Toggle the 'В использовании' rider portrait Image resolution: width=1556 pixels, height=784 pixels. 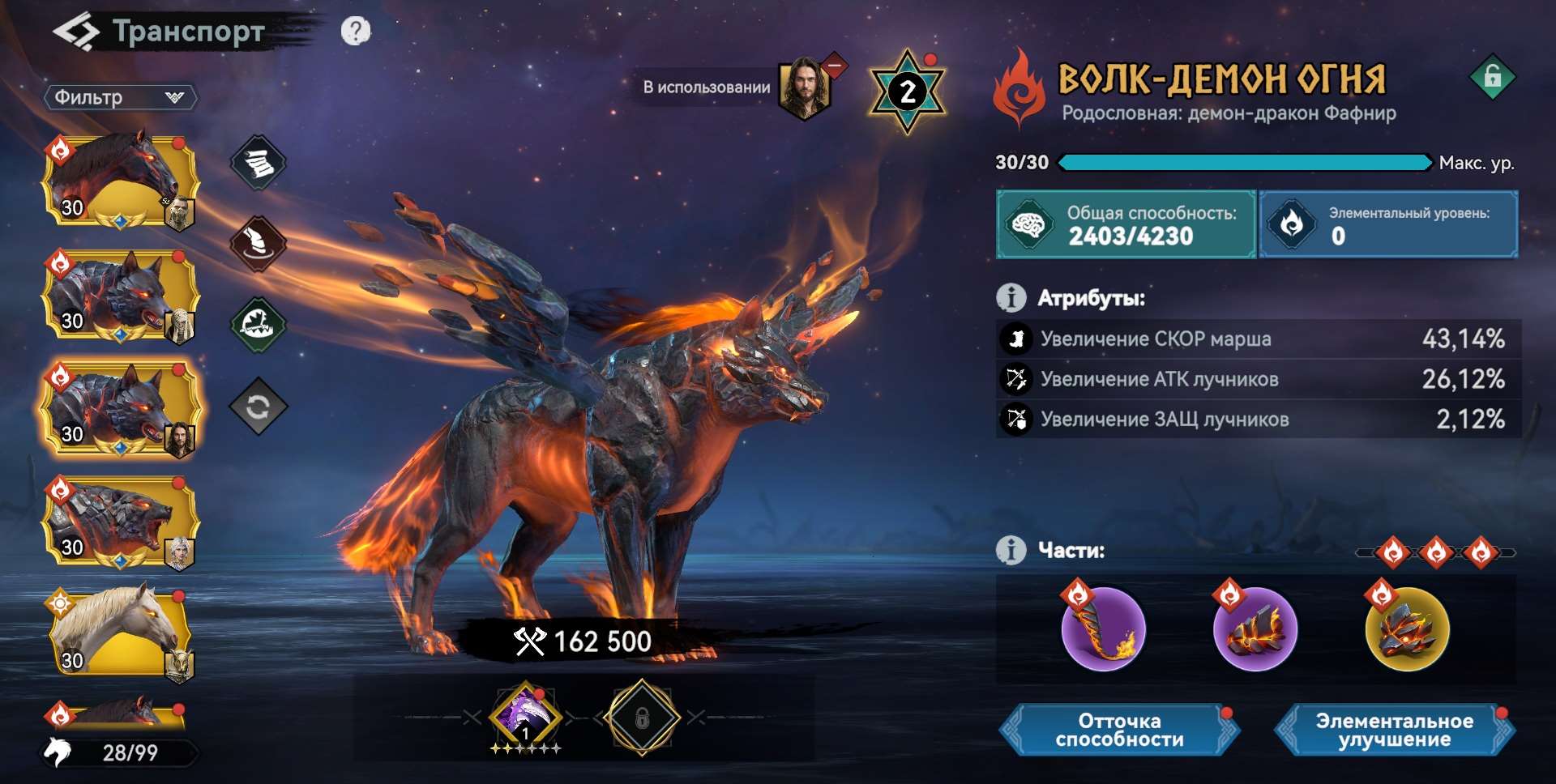[806, 87]
